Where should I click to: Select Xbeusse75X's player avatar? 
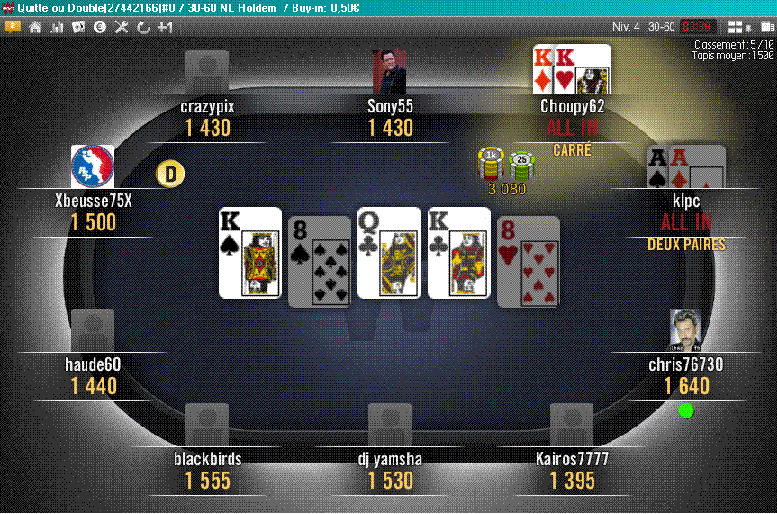pos(92,166)
